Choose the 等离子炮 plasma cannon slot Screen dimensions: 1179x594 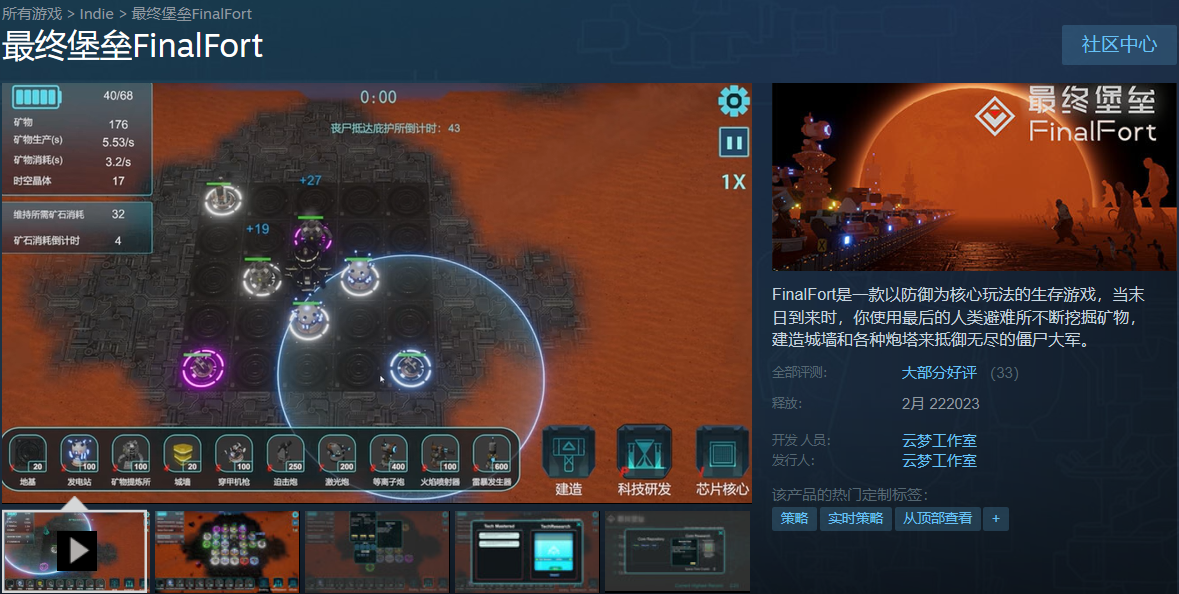point(388,455)
